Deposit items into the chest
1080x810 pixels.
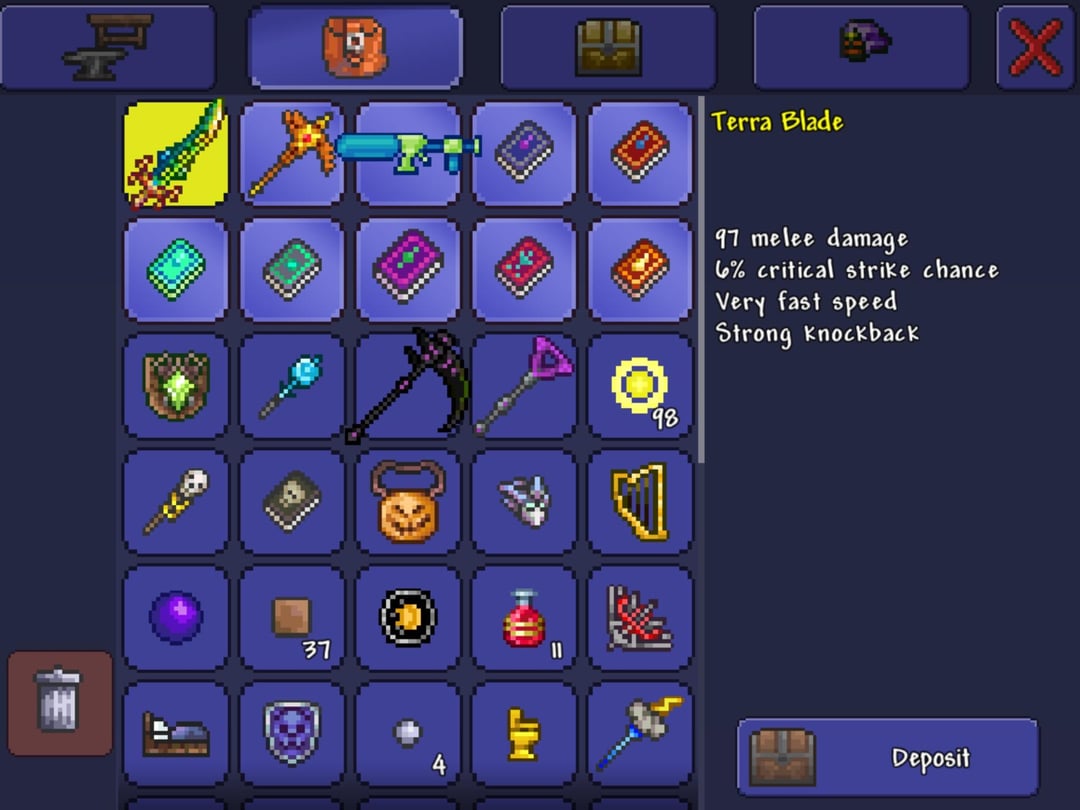[x=888, y=757]
